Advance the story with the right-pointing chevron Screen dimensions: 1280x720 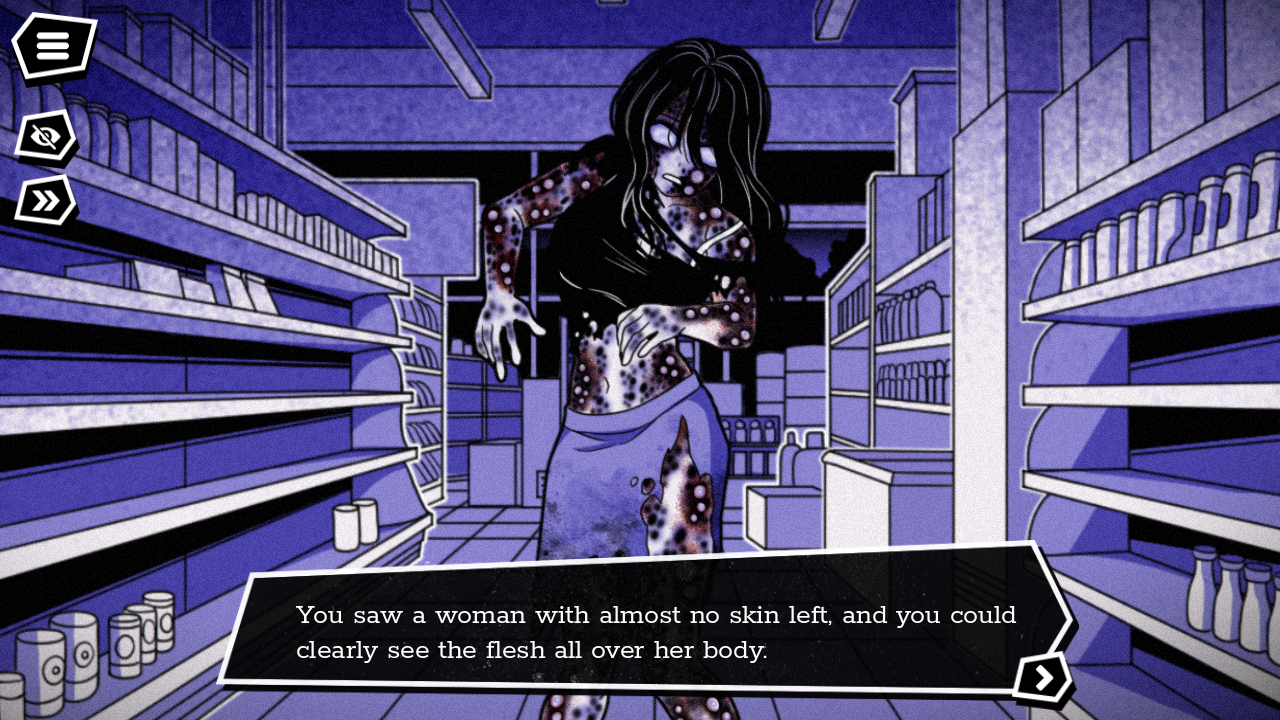coord(1044,677)
